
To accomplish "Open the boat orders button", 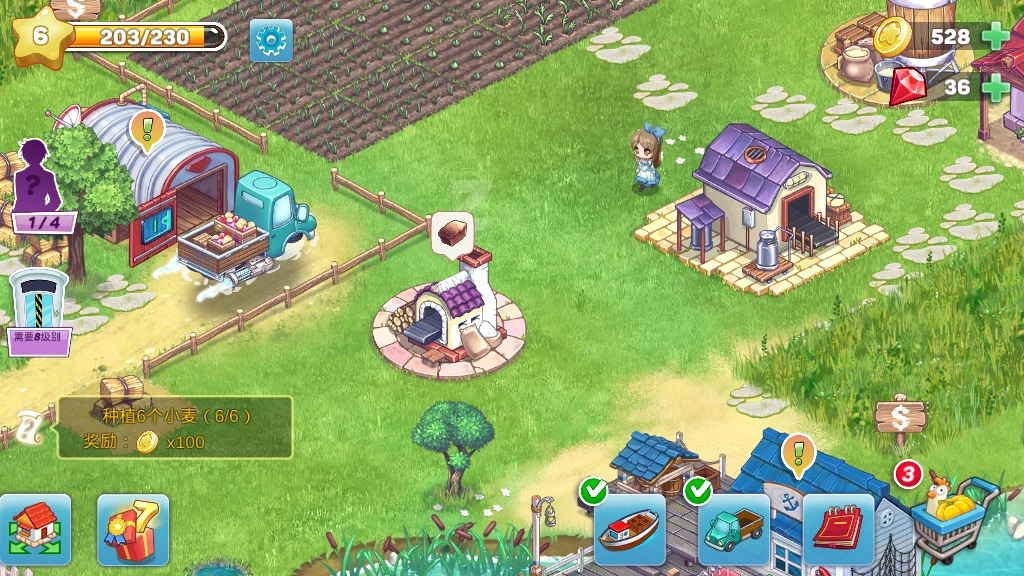I will pos(629,529).
